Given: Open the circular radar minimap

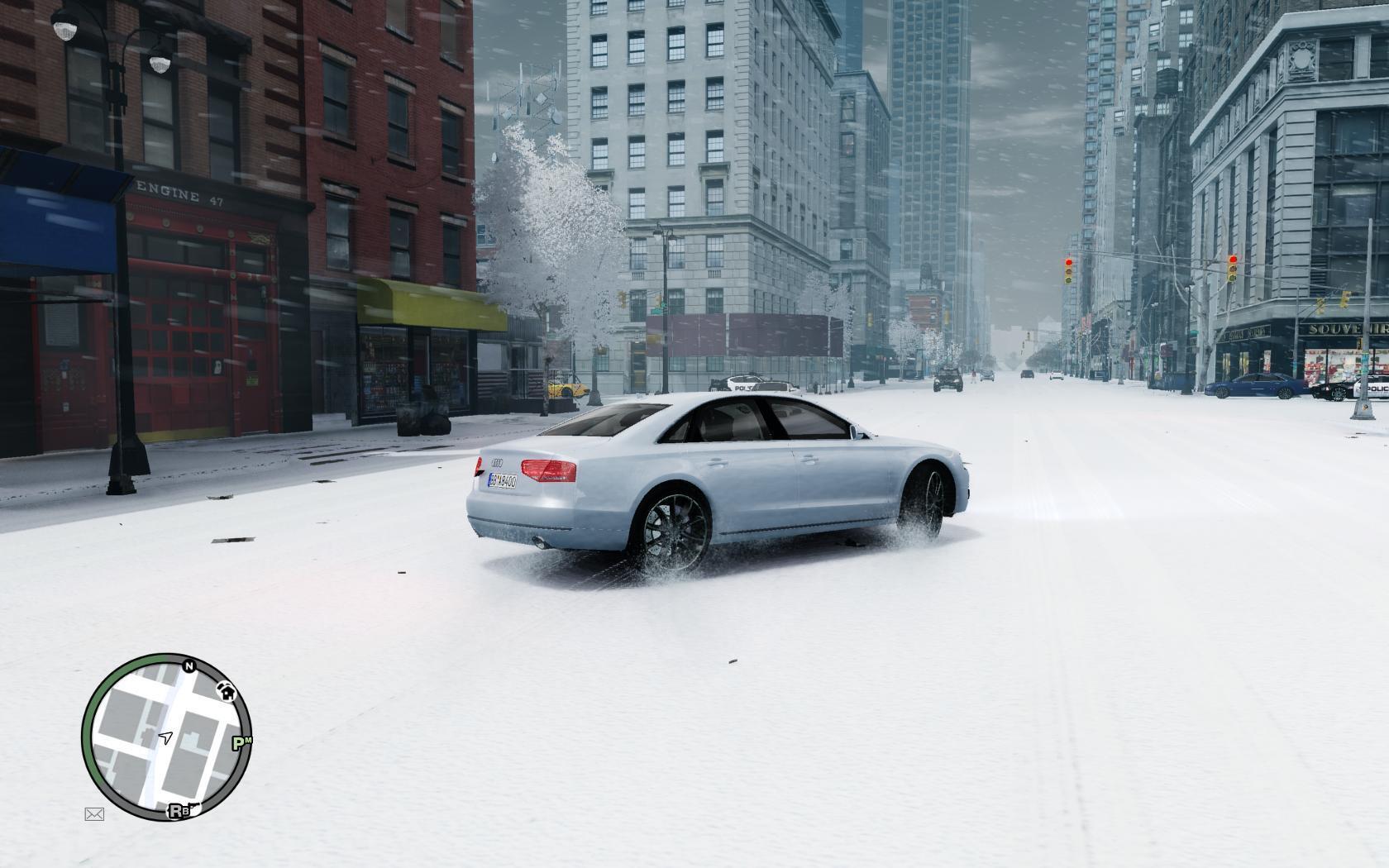Looking at the screenshot, I should 165,737.
